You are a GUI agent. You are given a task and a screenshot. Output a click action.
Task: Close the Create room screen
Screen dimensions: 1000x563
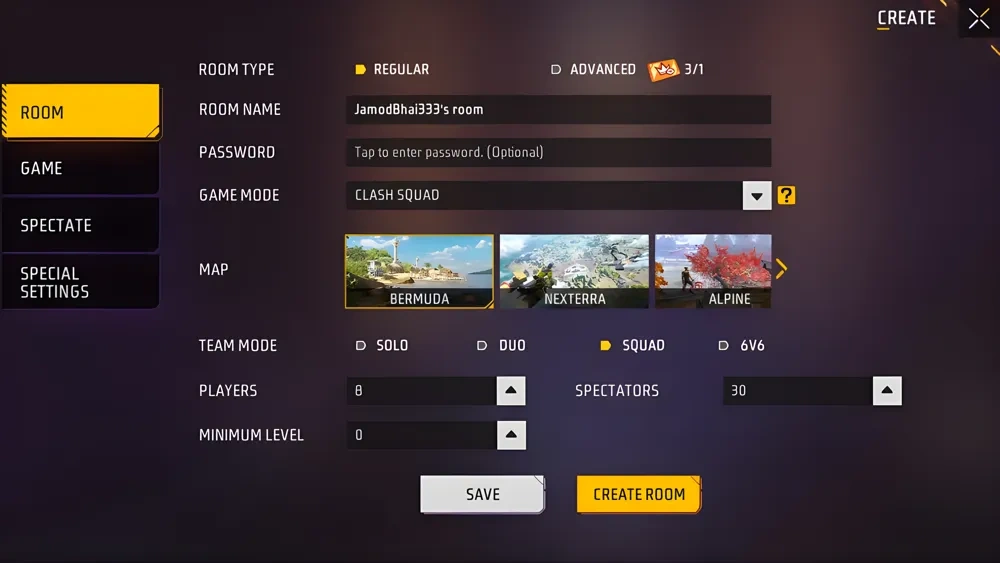click(x=978, y=18)
